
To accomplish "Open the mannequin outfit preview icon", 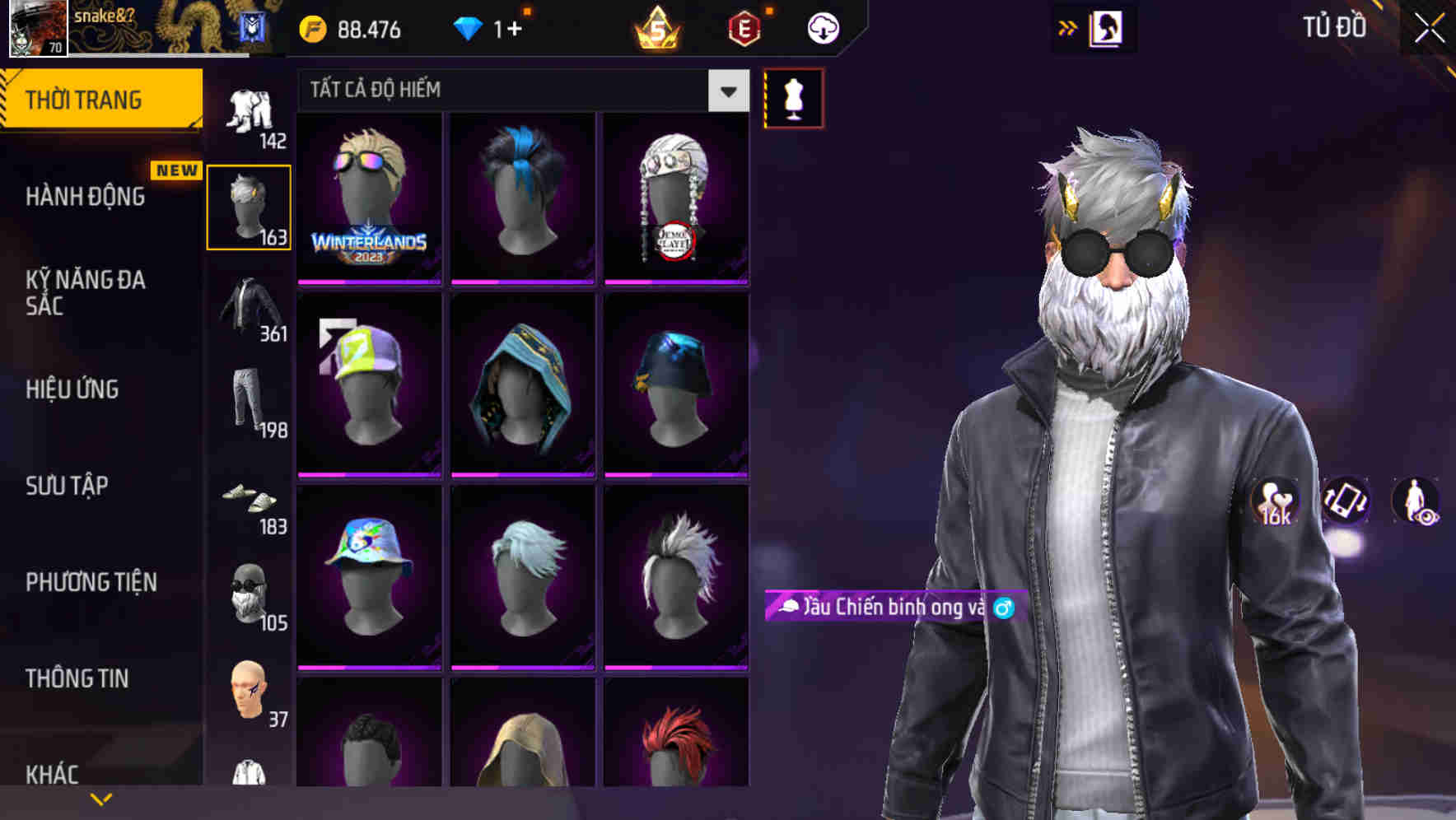I will 793,96.
